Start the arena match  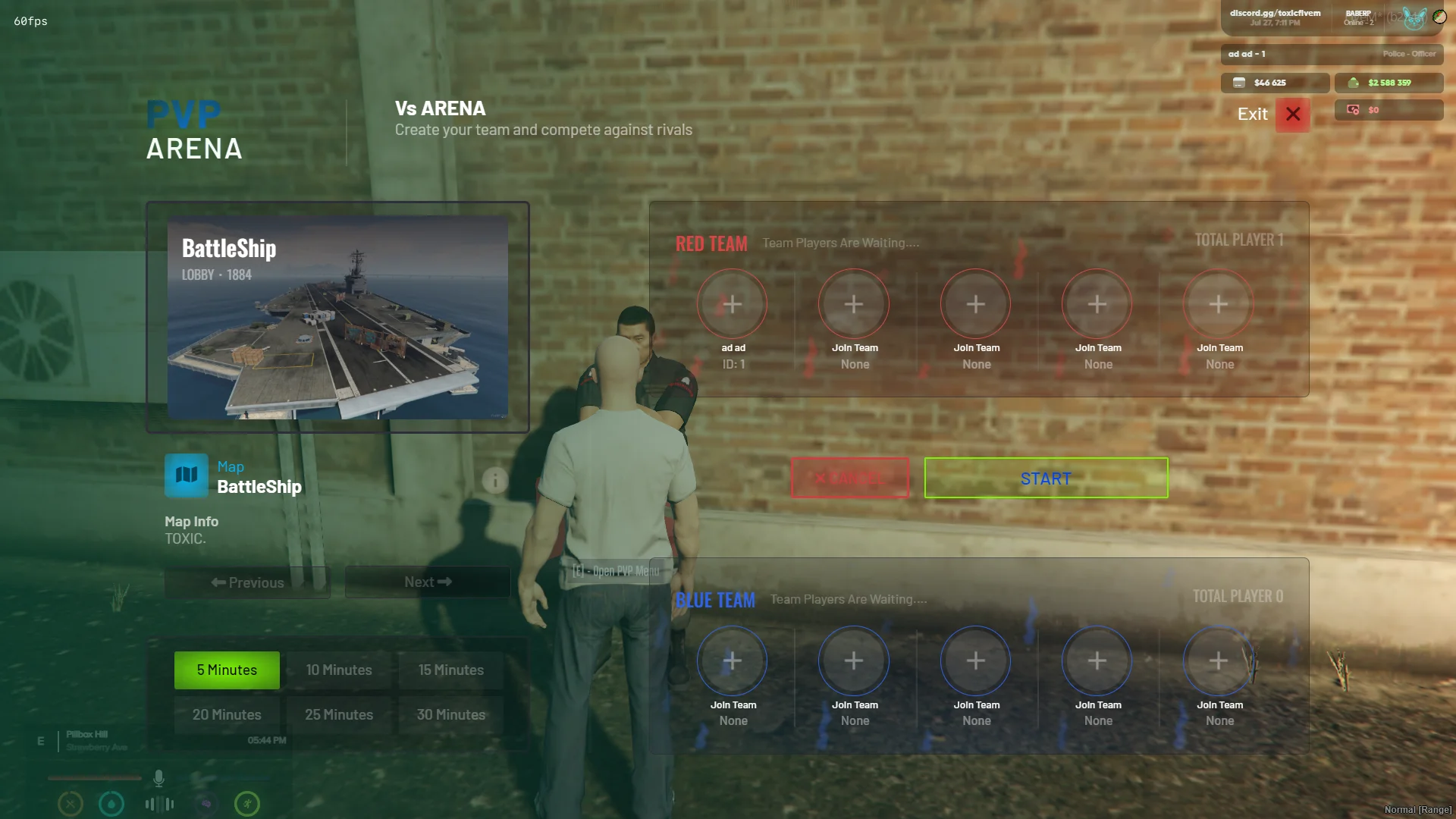point(1046,479)
